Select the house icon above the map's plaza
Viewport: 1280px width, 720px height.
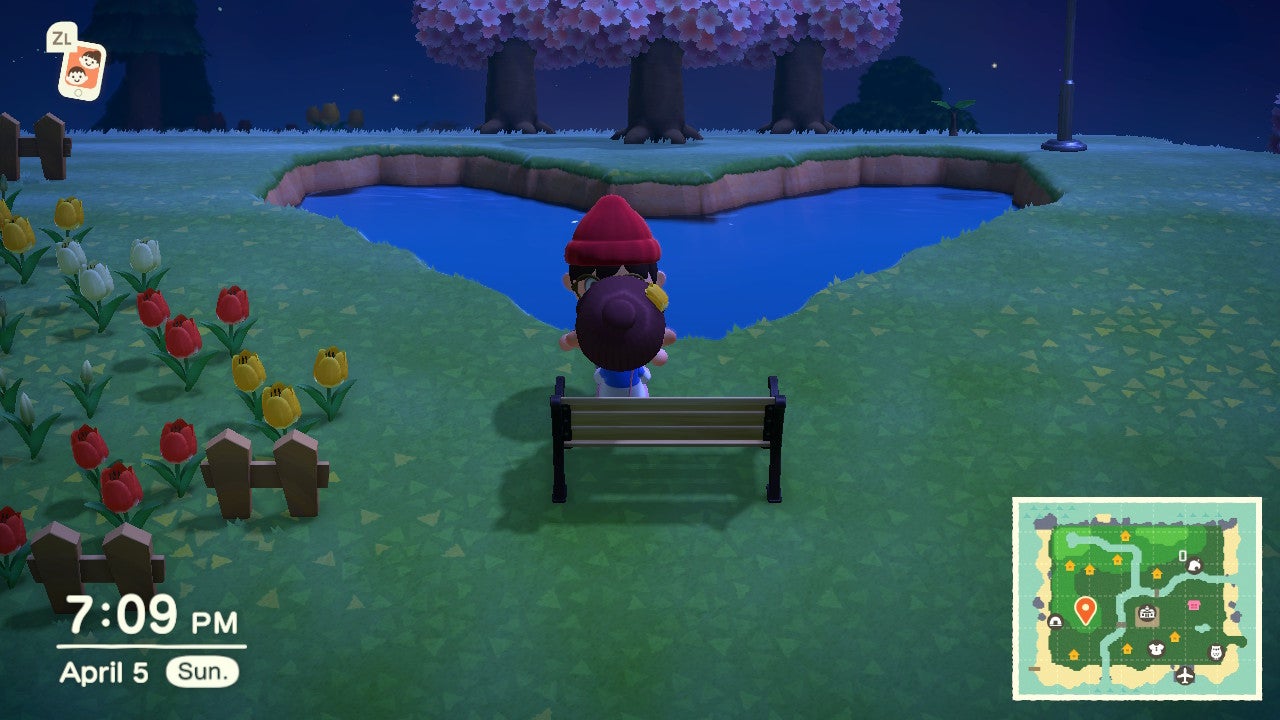1155,573
